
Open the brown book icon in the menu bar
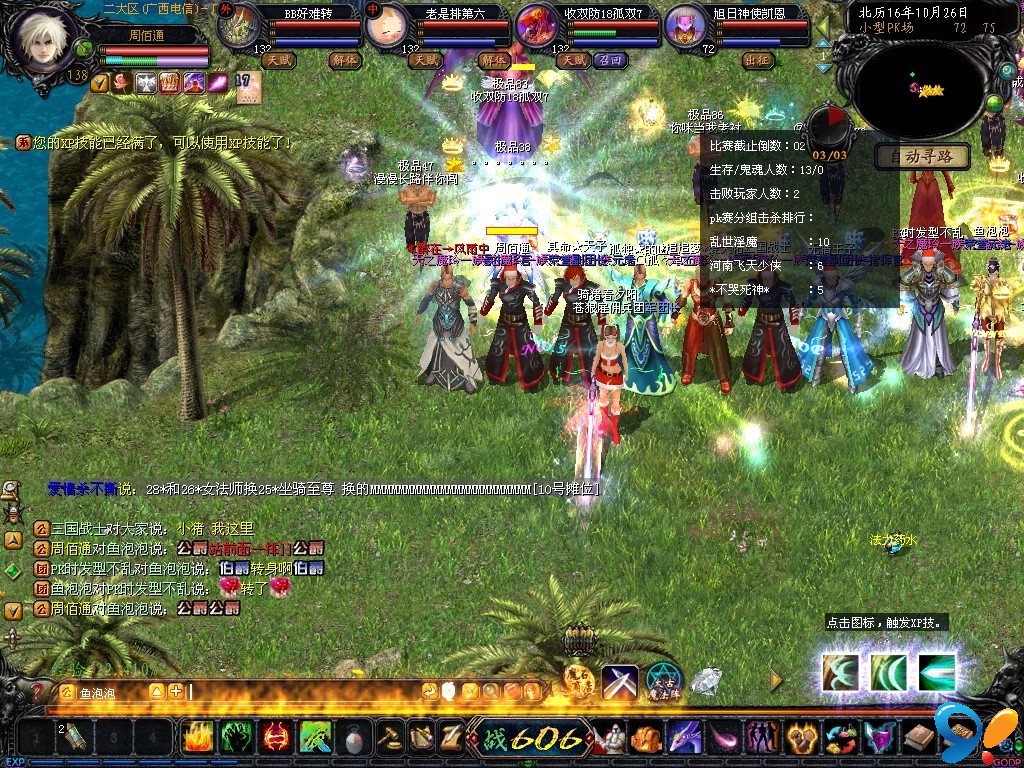click(919, 738)
